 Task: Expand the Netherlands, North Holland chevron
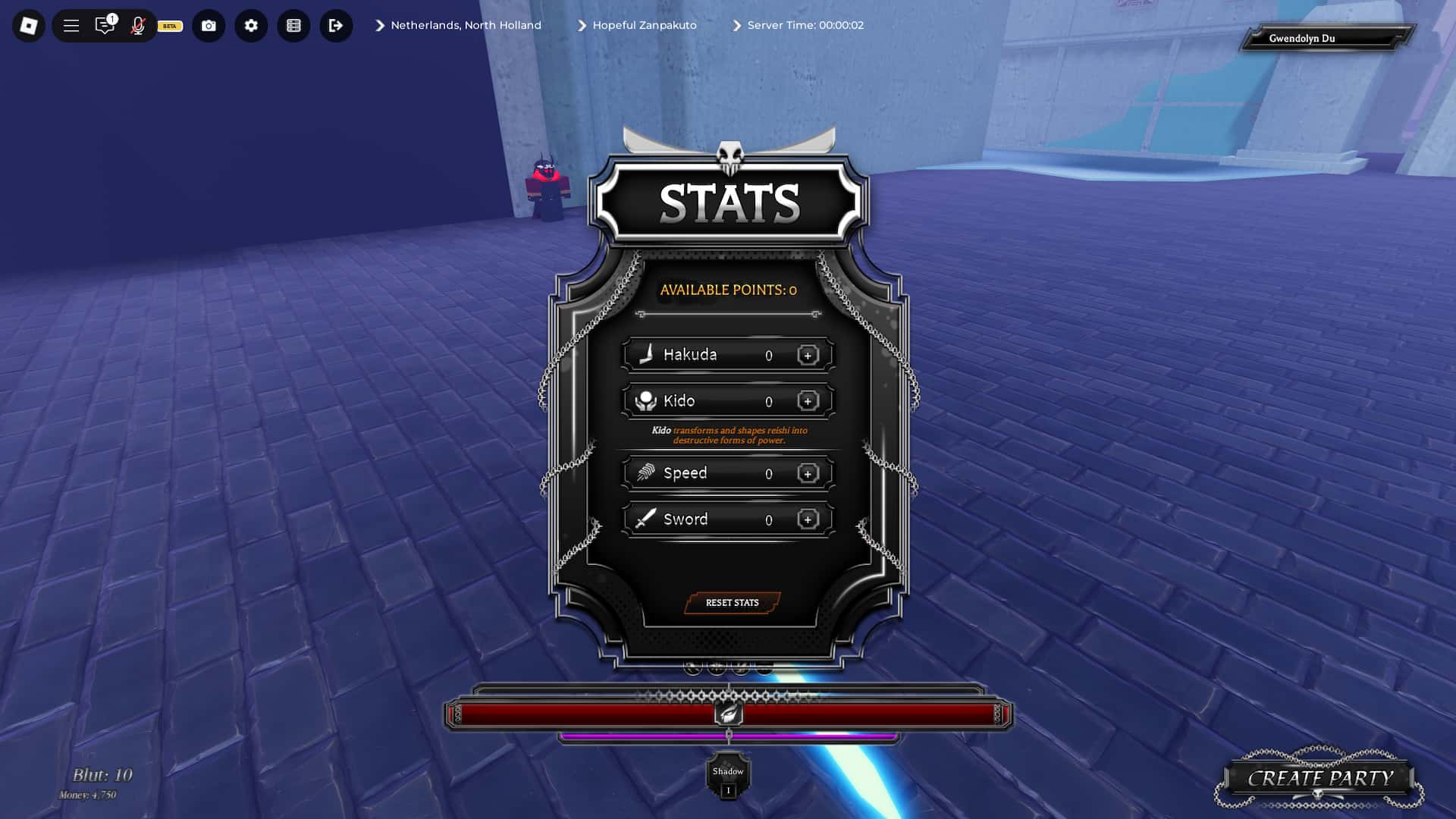(378, 25)
